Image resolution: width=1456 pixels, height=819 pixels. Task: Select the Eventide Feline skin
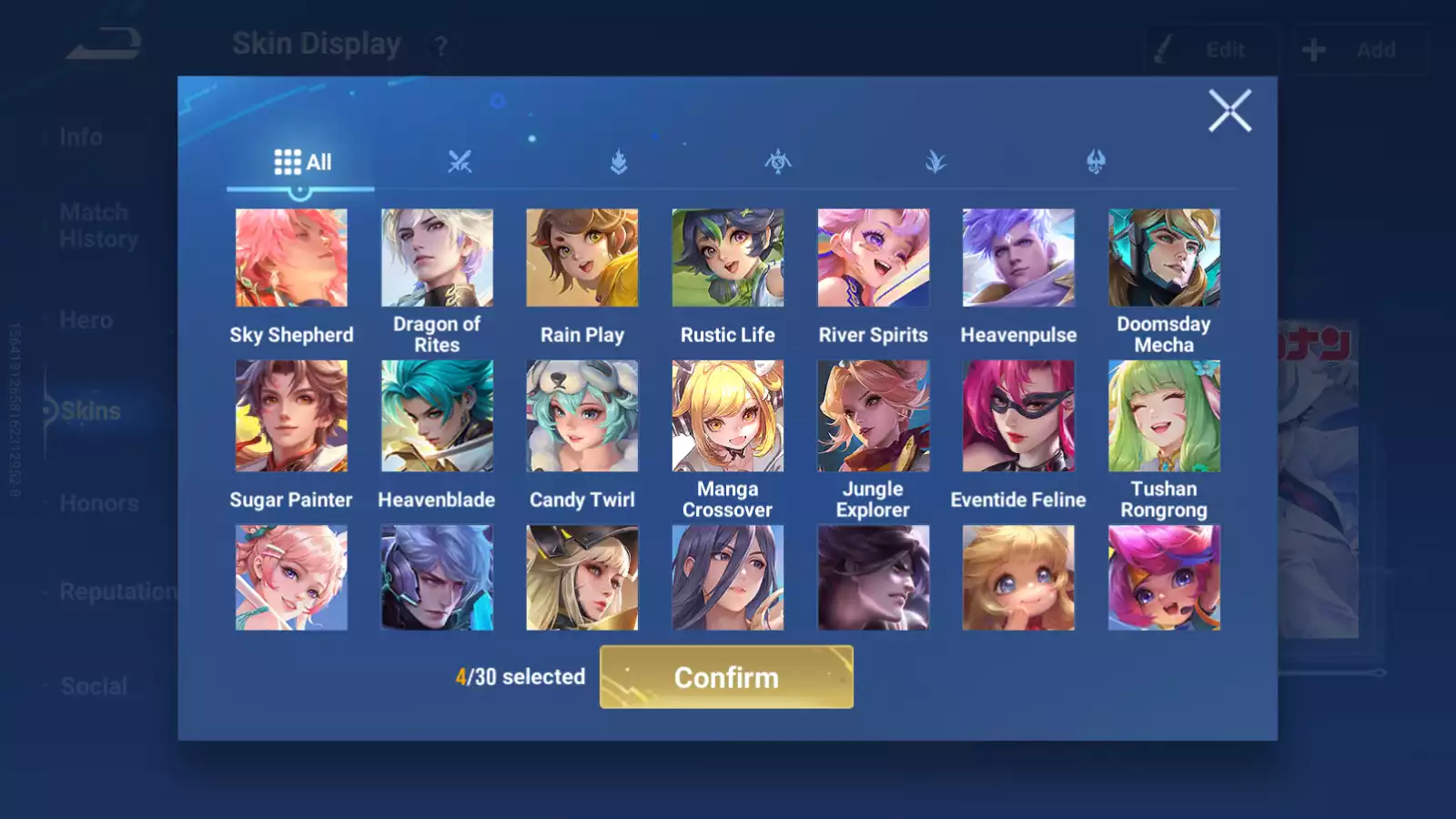[x=1018, y=416]
